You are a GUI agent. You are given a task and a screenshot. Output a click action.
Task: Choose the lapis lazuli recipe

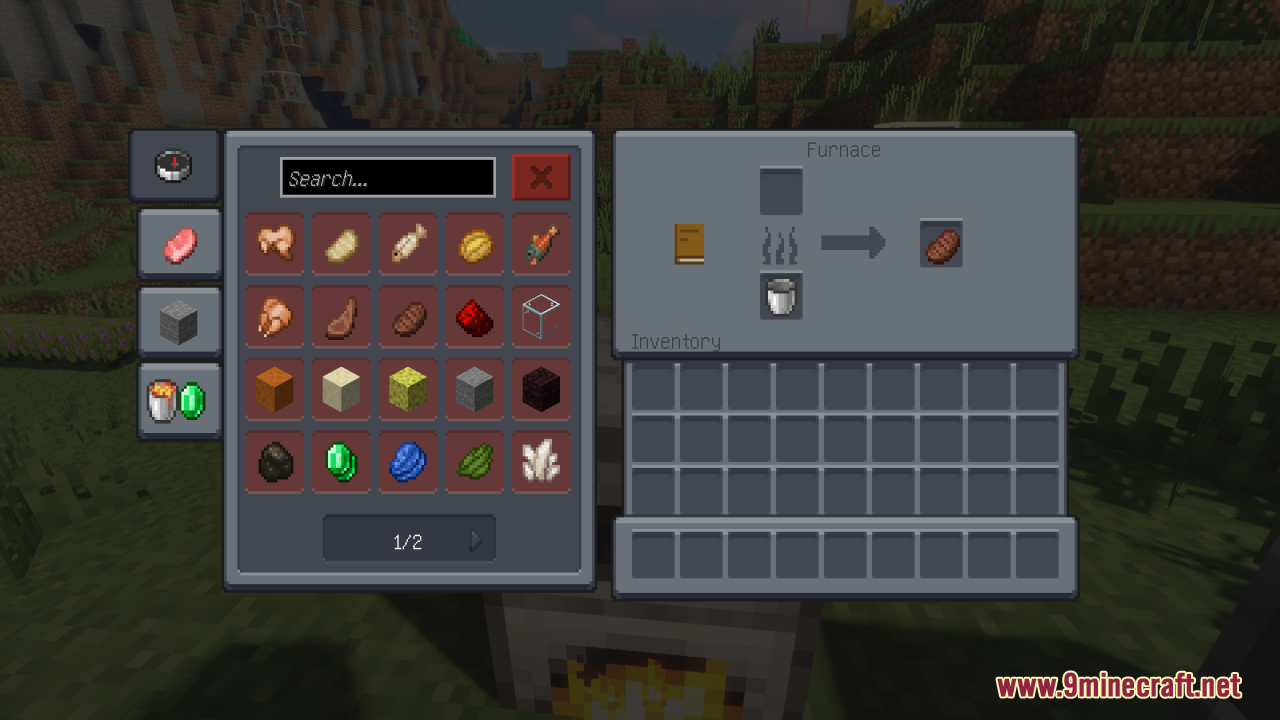click(x=408, y=461)
